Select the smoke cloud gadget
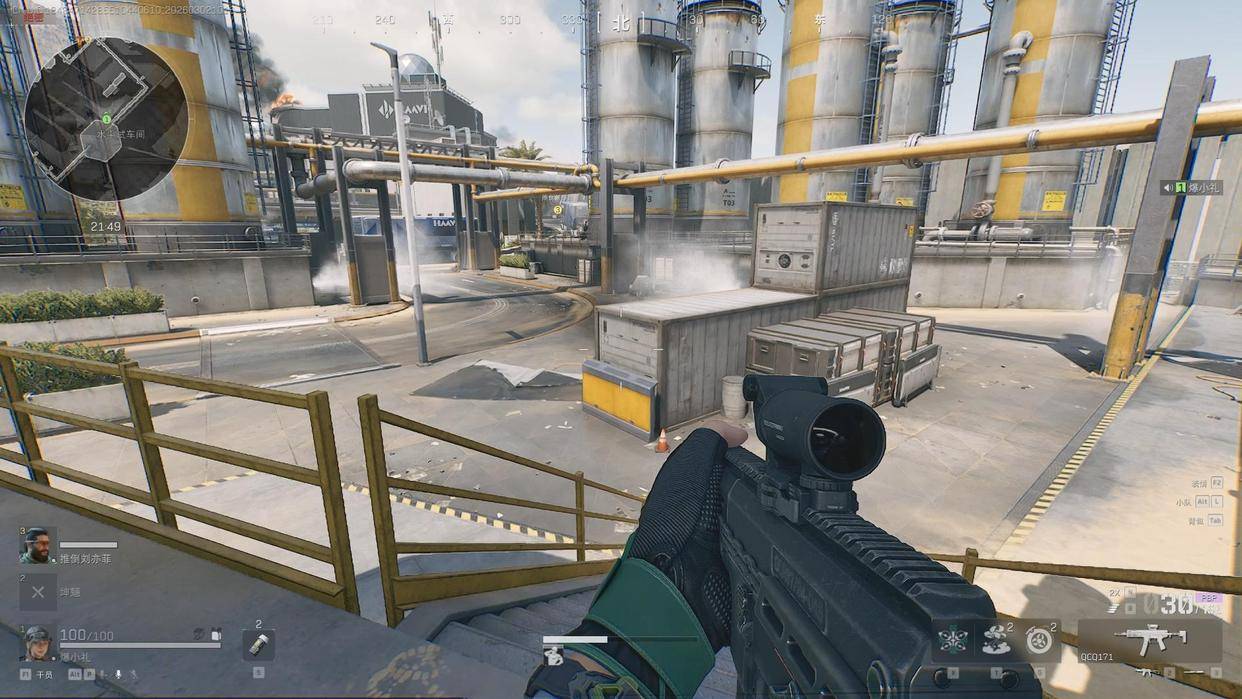Image resolution: width=1242 pixels, height=699 pixels. [995, 640]
